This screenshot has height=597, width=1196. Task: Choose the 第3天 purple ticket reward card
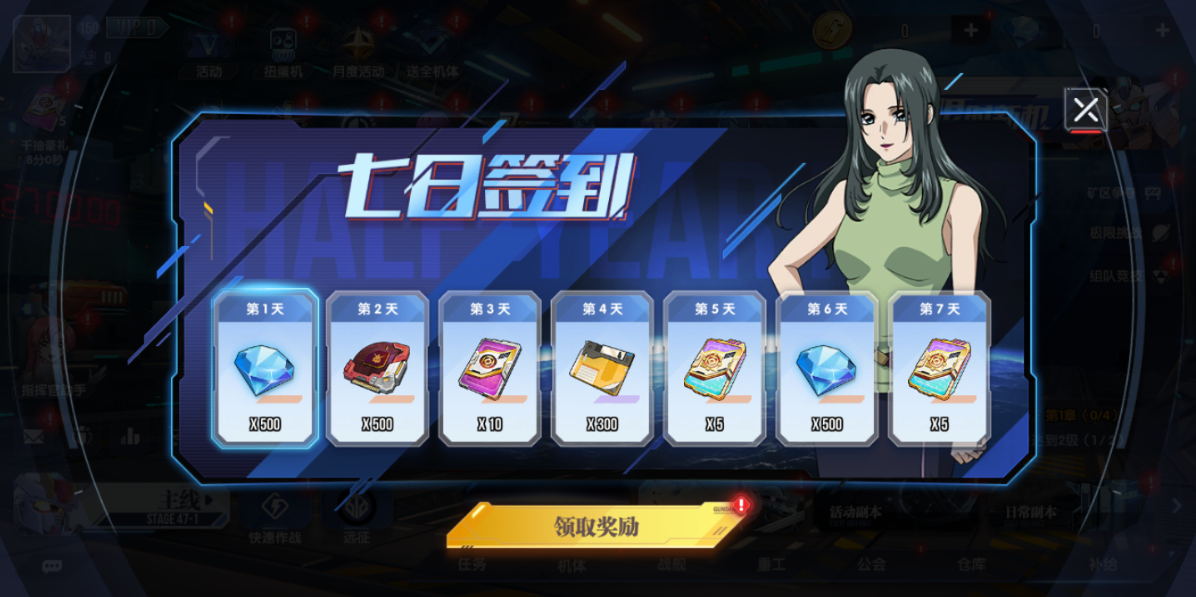[490, 369]
